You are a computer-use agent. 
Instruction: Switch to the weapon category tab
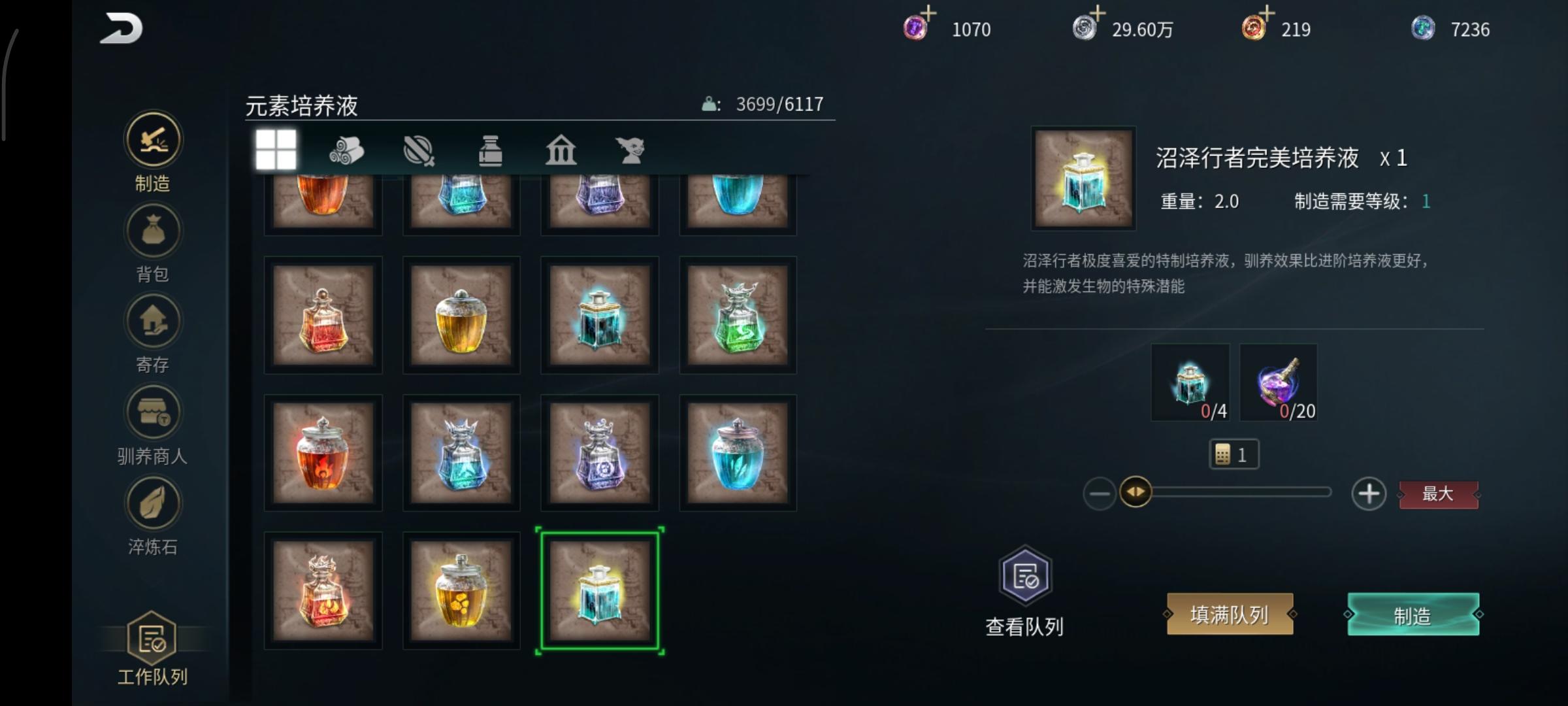(419, 150)
